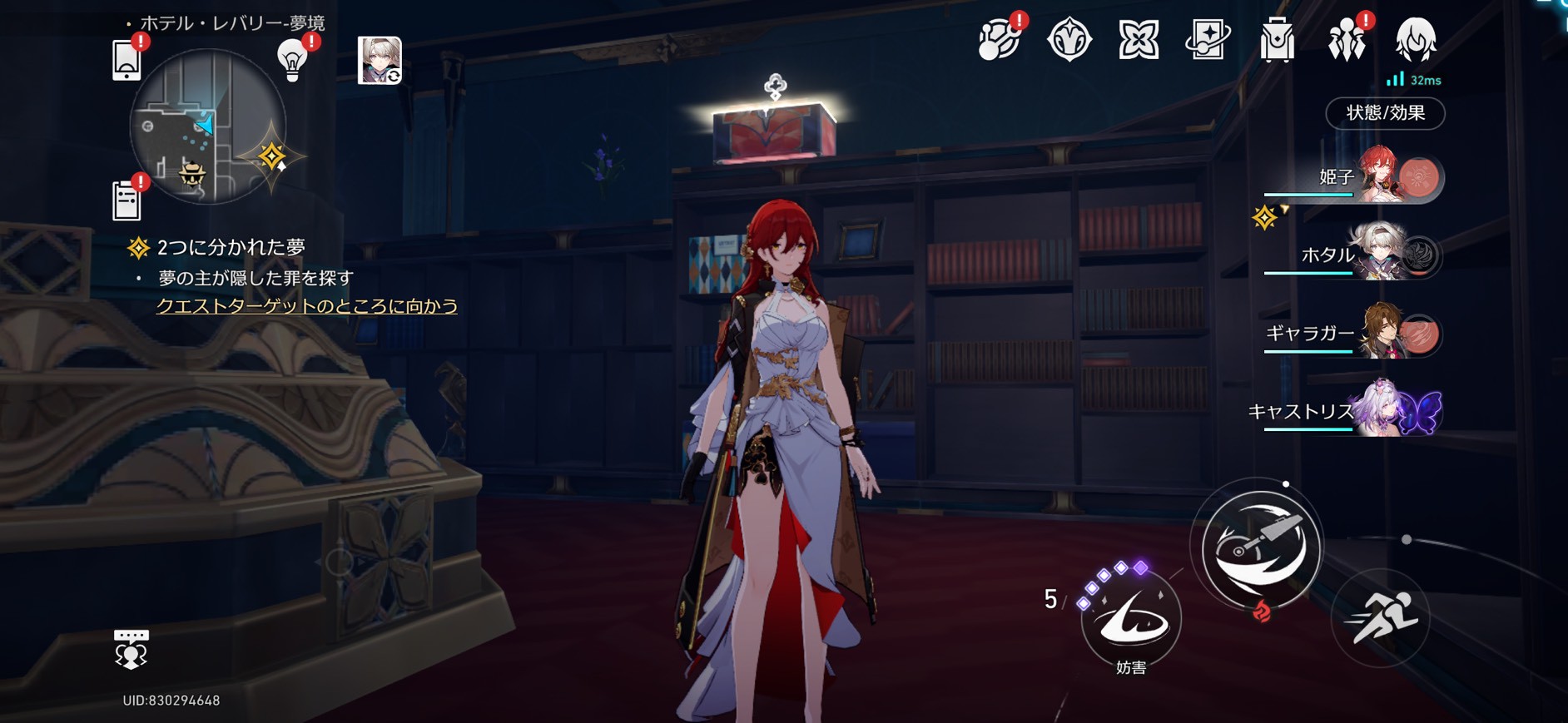The width and height of the screenshot is (1568, 723).
Task: Click the 状態/効果 button
Action: coord(1385,113)
